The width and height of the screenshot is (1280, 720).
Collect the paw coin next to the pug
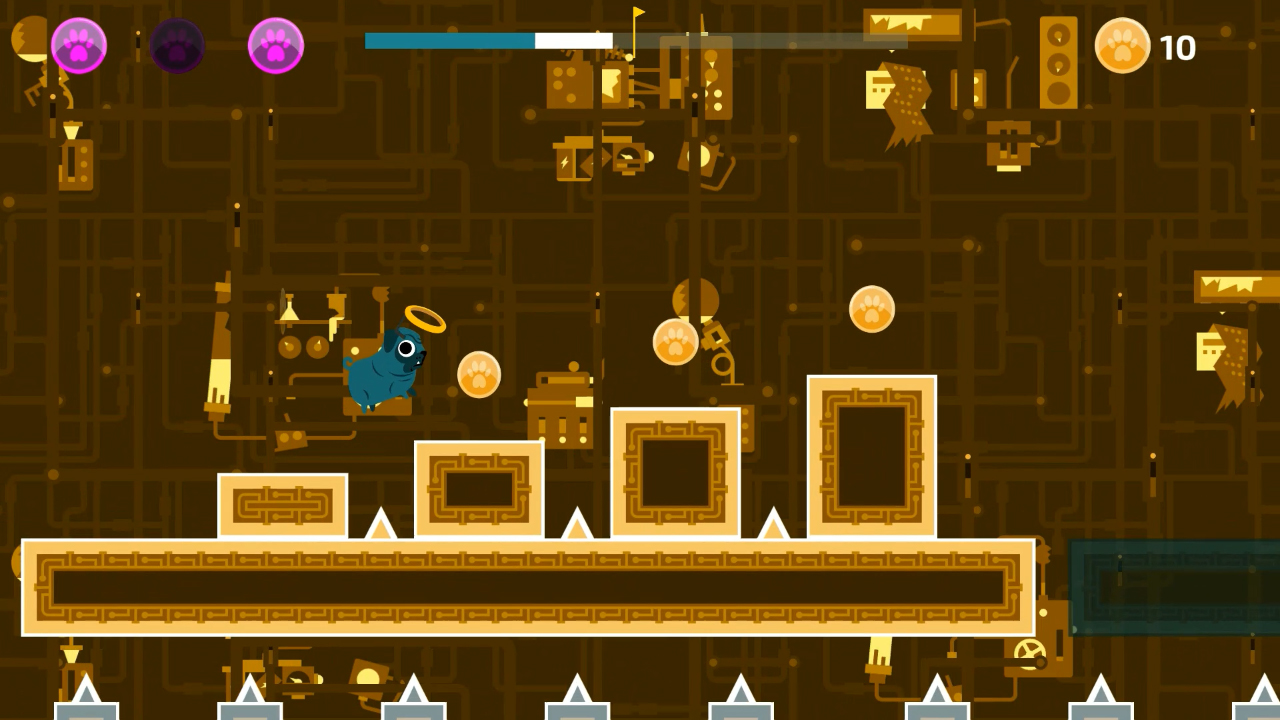point(477,376)
